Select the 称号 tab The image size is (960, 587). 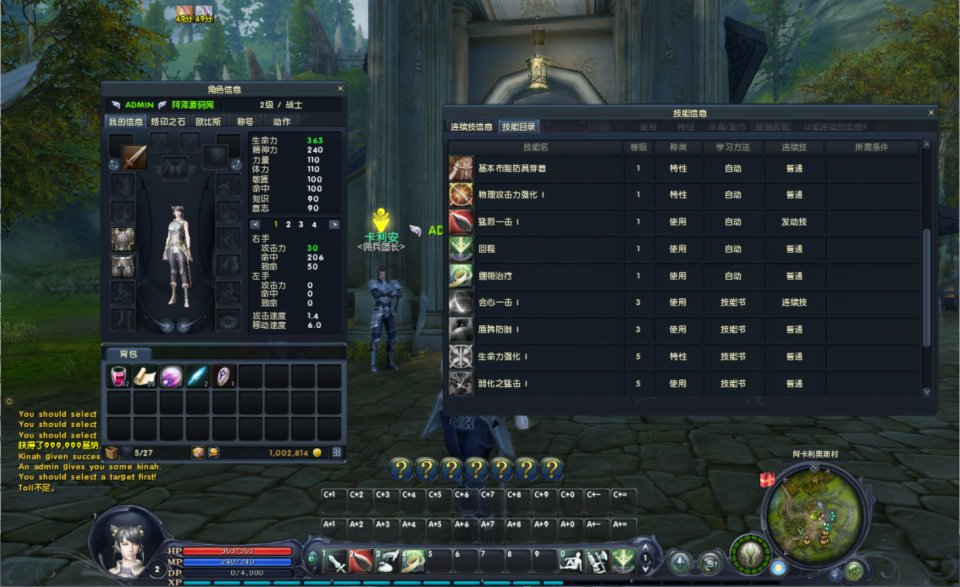[x=245, y=121]
